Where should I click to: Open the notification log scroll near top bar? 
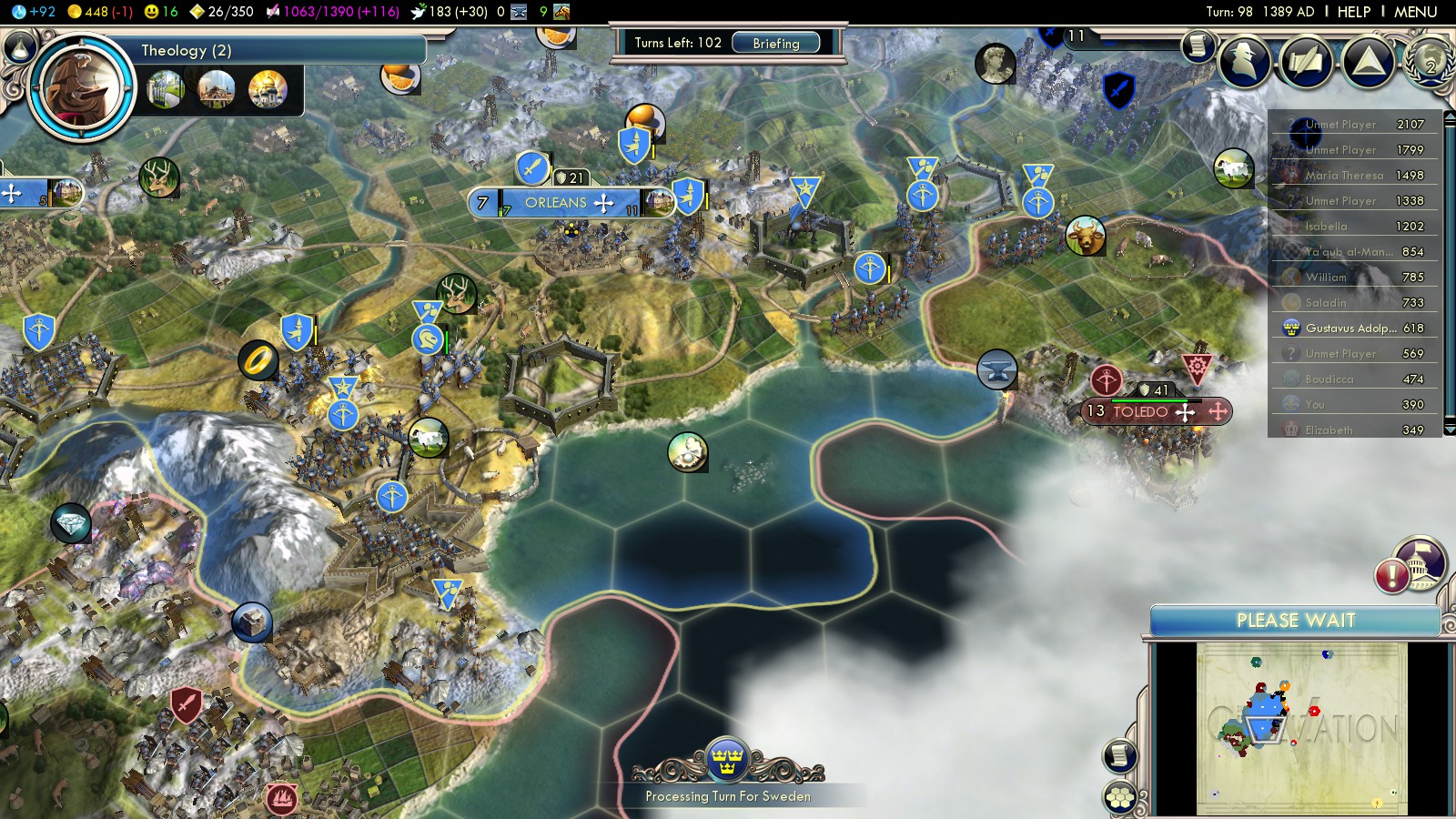pos(1198,45)
